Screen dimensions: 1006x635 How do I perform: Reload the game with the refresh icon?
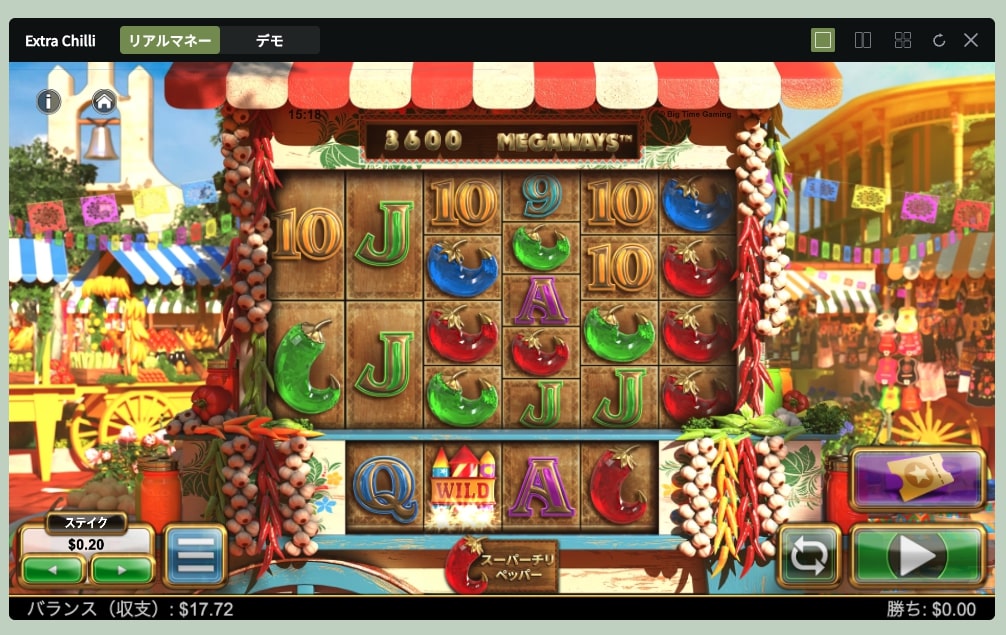pyautogui.click(x=939, y=40)
